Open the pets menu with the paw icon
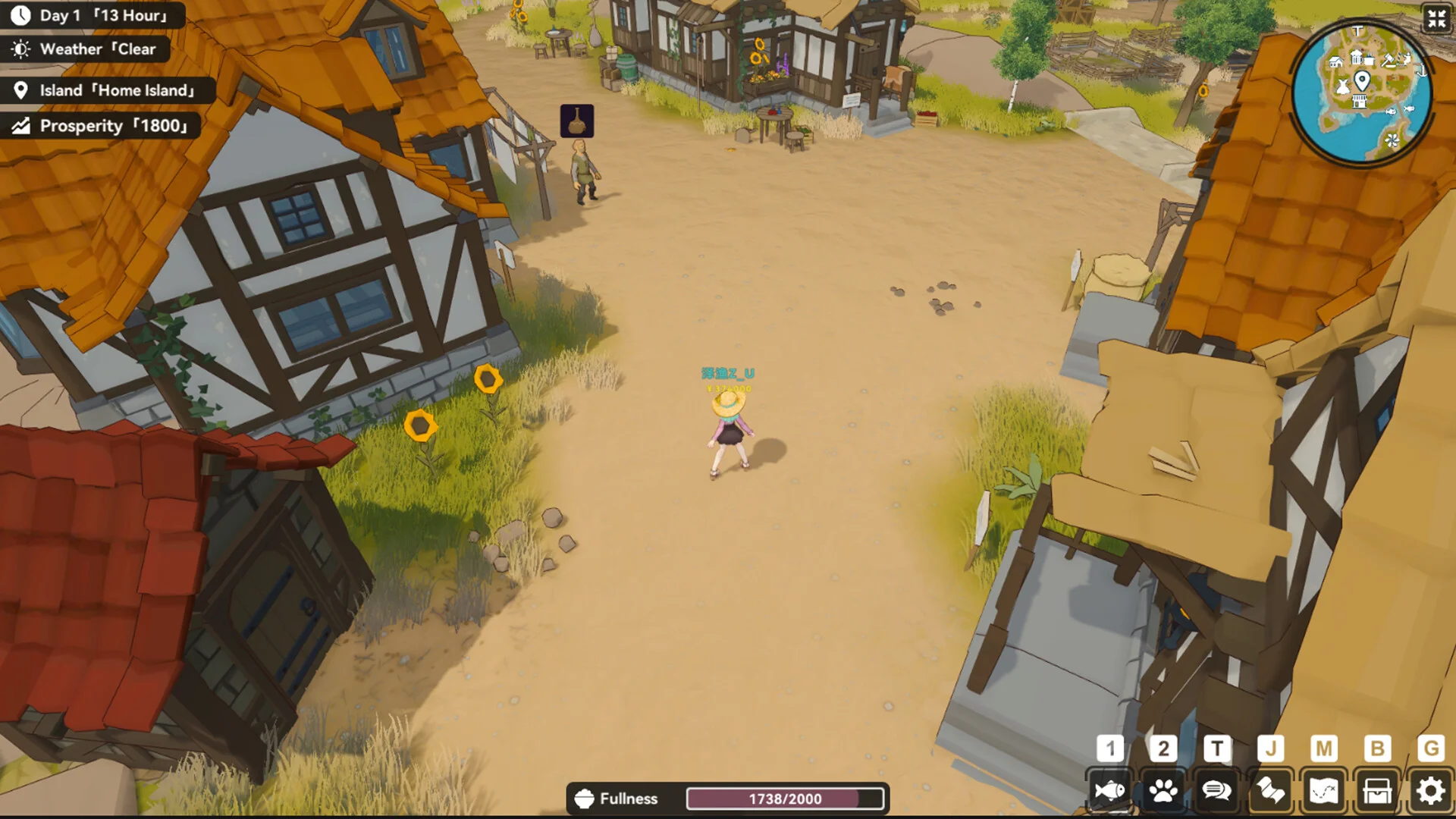This screenshot has width=1456, height=819. tap(1163, 791)
